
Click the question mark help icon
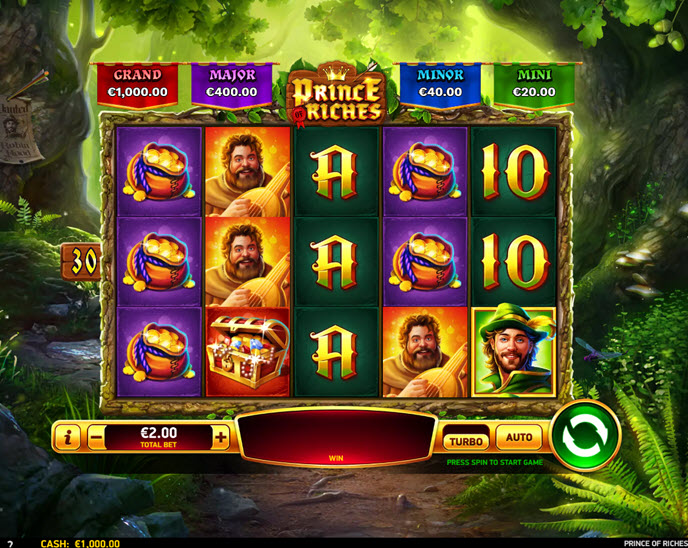tap(10, 543)
